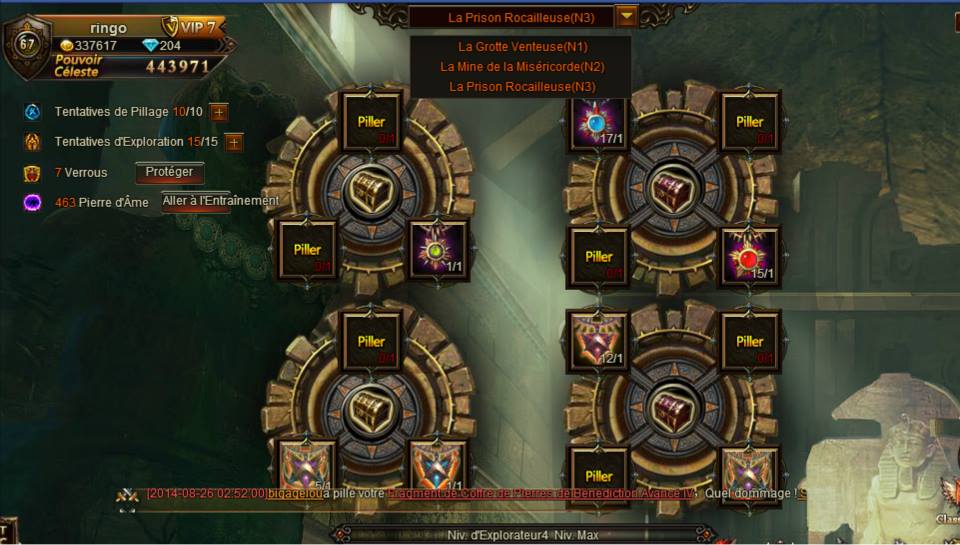Click the Protéger button

(x=169, y=172)
